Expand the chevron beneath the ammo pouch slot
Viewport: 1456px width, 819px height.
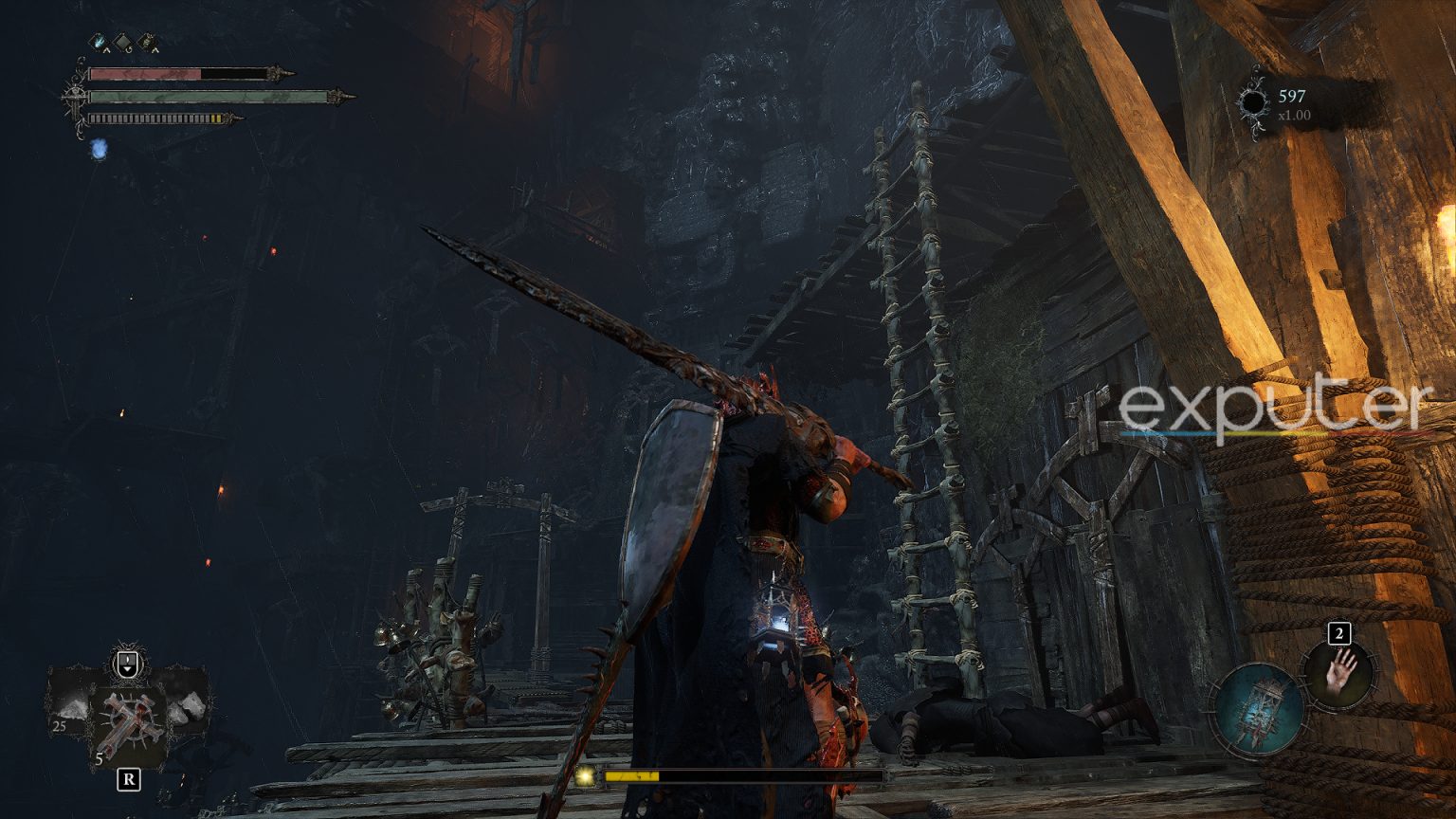156,50
